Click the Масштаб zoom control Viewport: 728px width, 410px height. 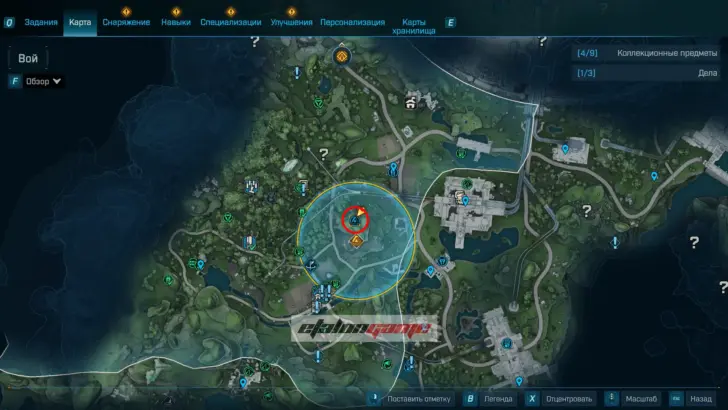tap(638, 398)
